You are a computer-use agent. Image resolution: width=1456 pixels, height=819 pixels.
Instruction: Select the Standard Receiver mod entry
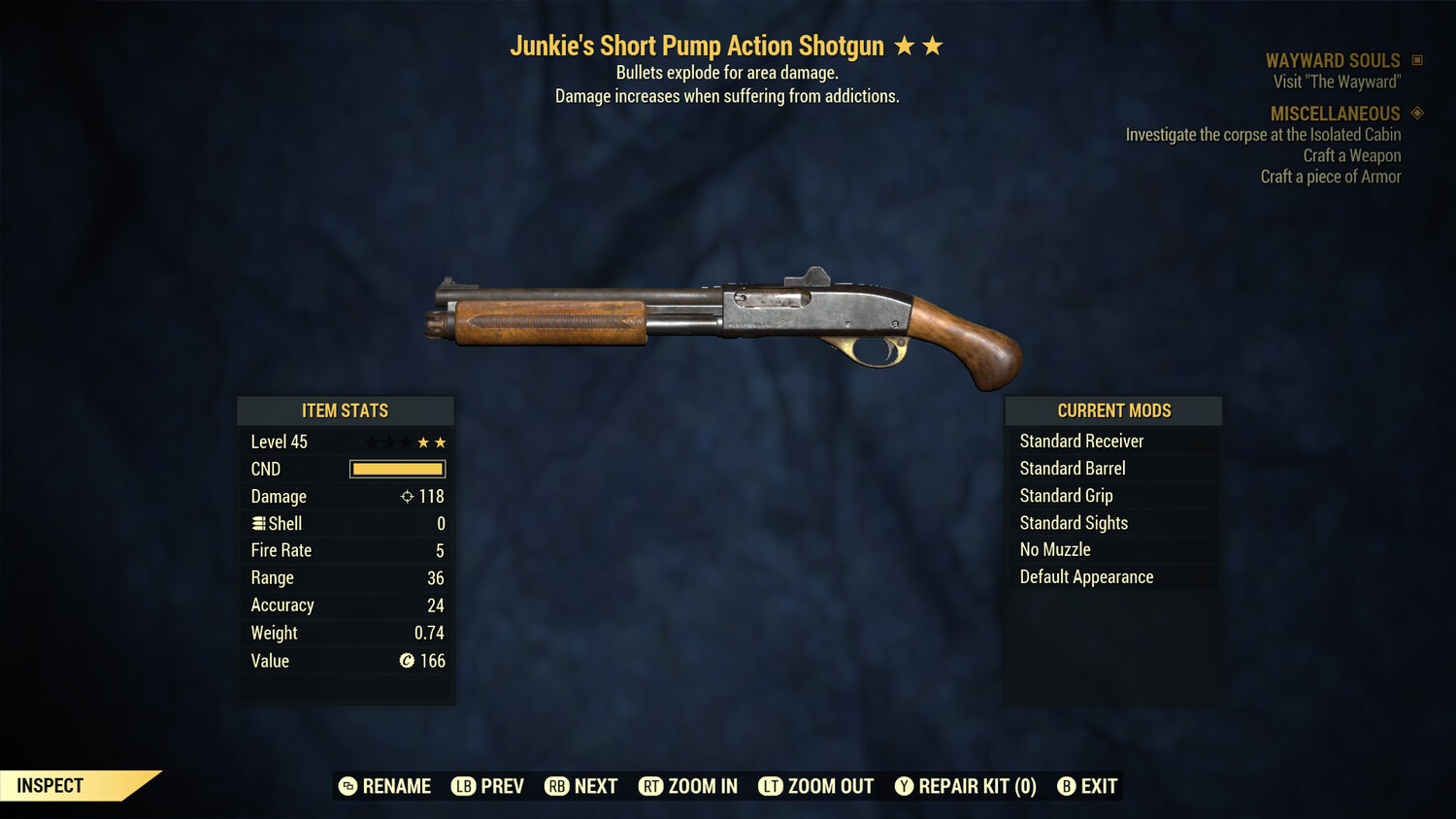click(1081, 441)
